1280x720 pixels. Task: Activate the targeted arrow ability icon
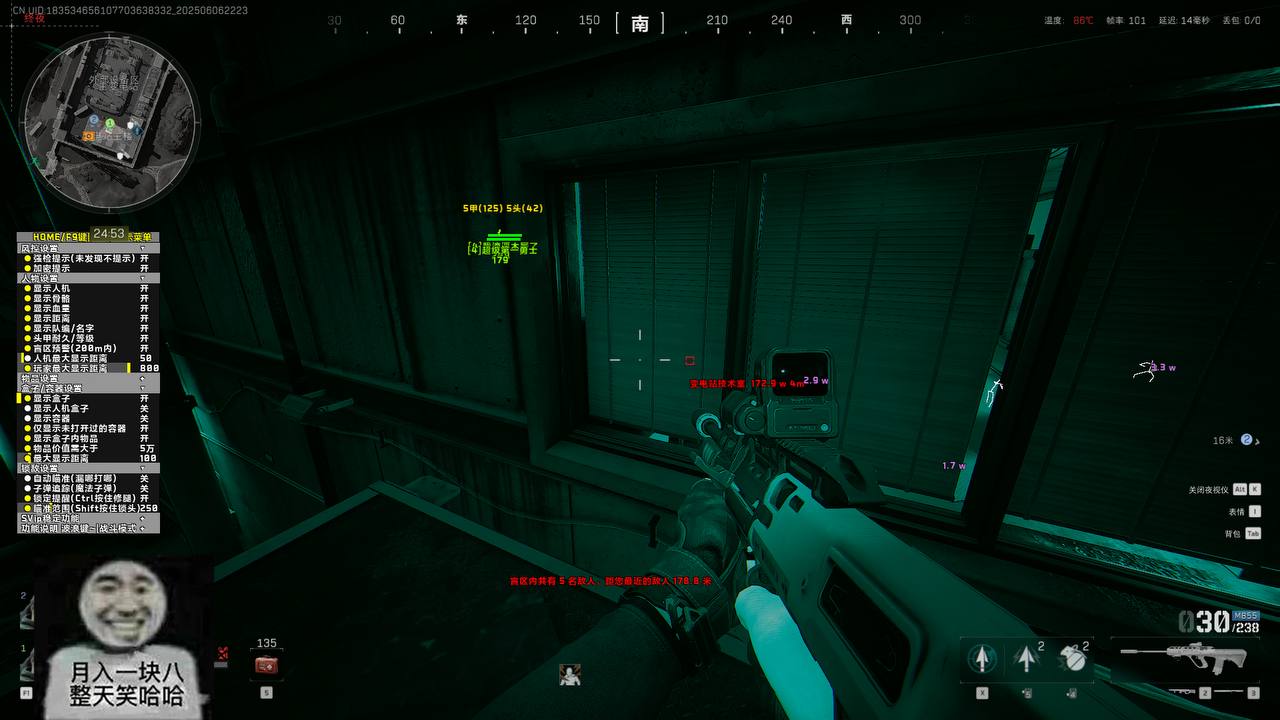(x=982, y=658)
